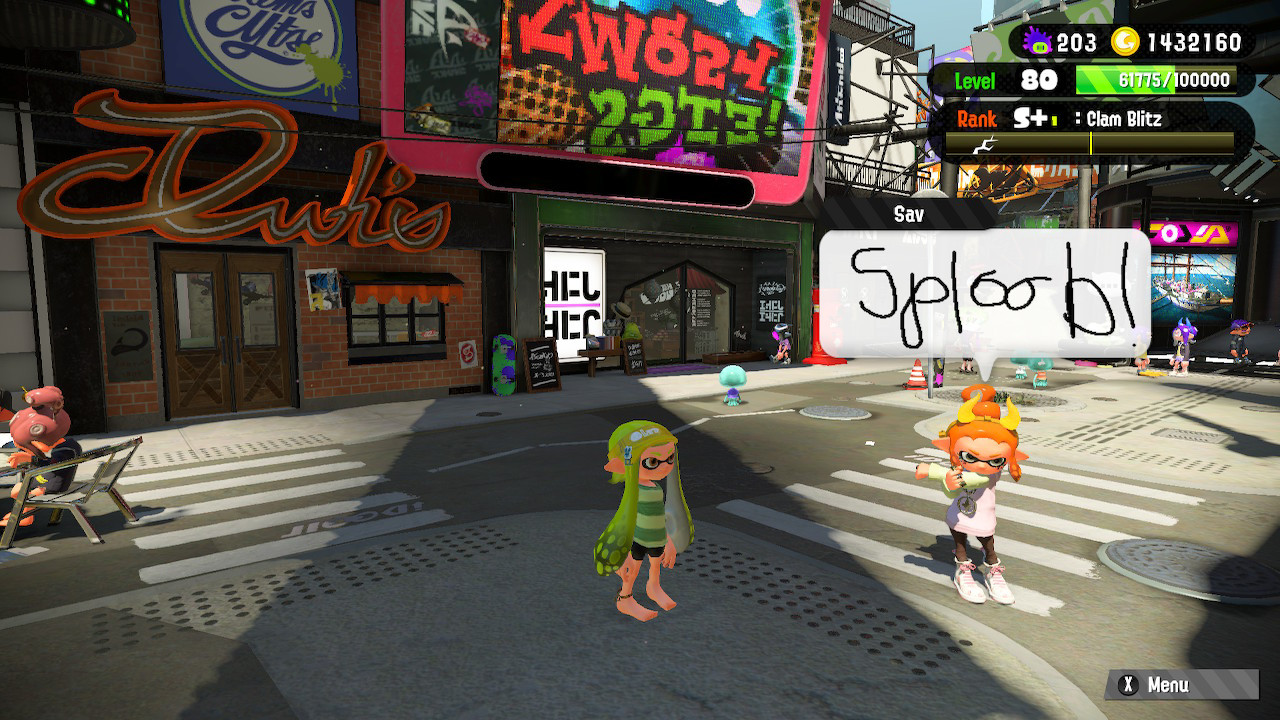Click the Sav player nameplate
Screen dimensions: 1280x720
907,213
